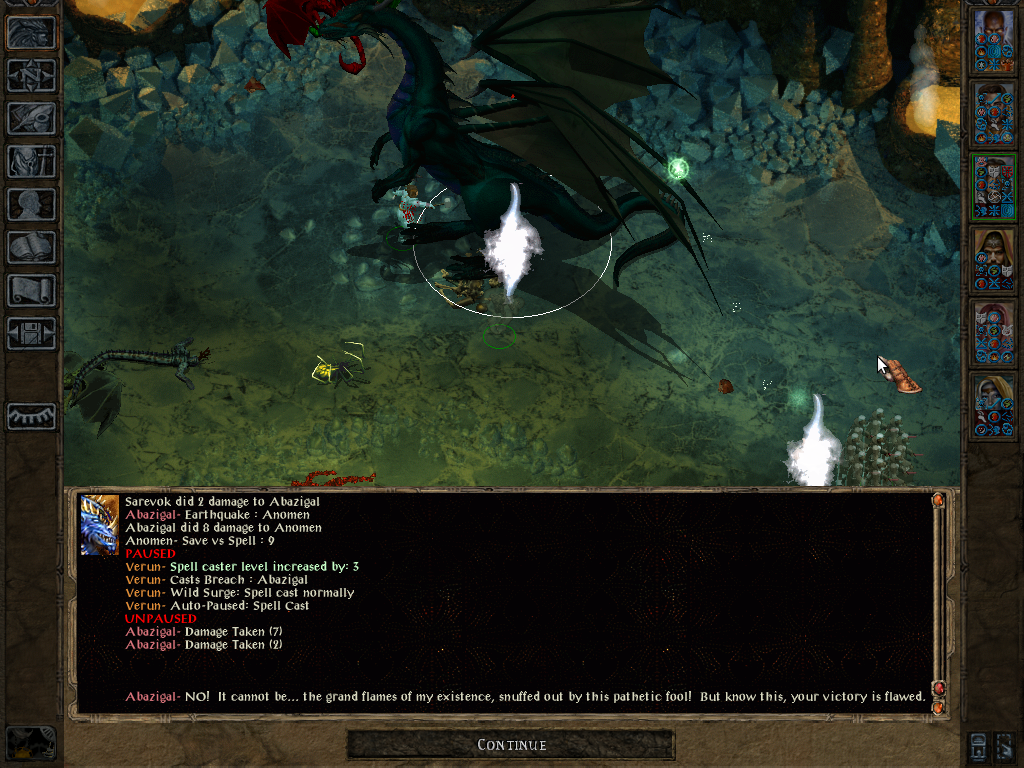Rest the party with the closed-eye button
This screenshot has width=1024, height=768.
click(31, 415)
